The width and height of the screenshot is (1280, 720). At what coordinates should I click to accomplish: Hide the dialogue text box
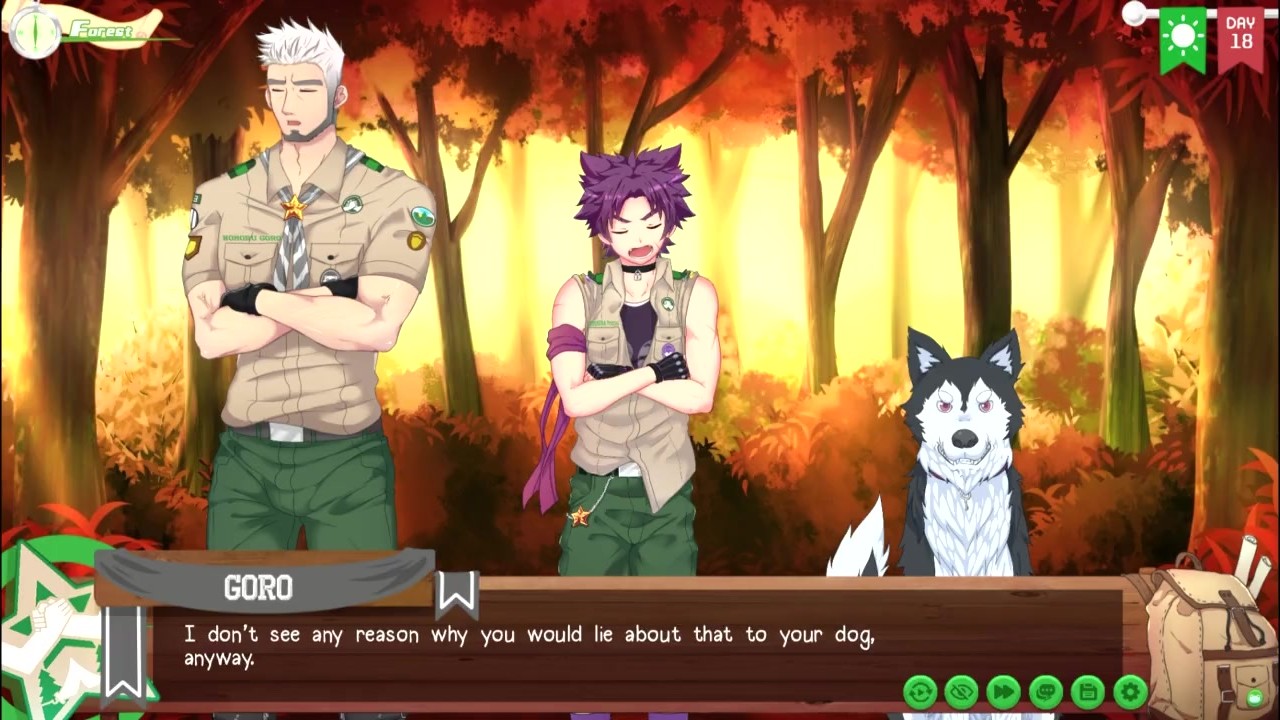(962, 691)
